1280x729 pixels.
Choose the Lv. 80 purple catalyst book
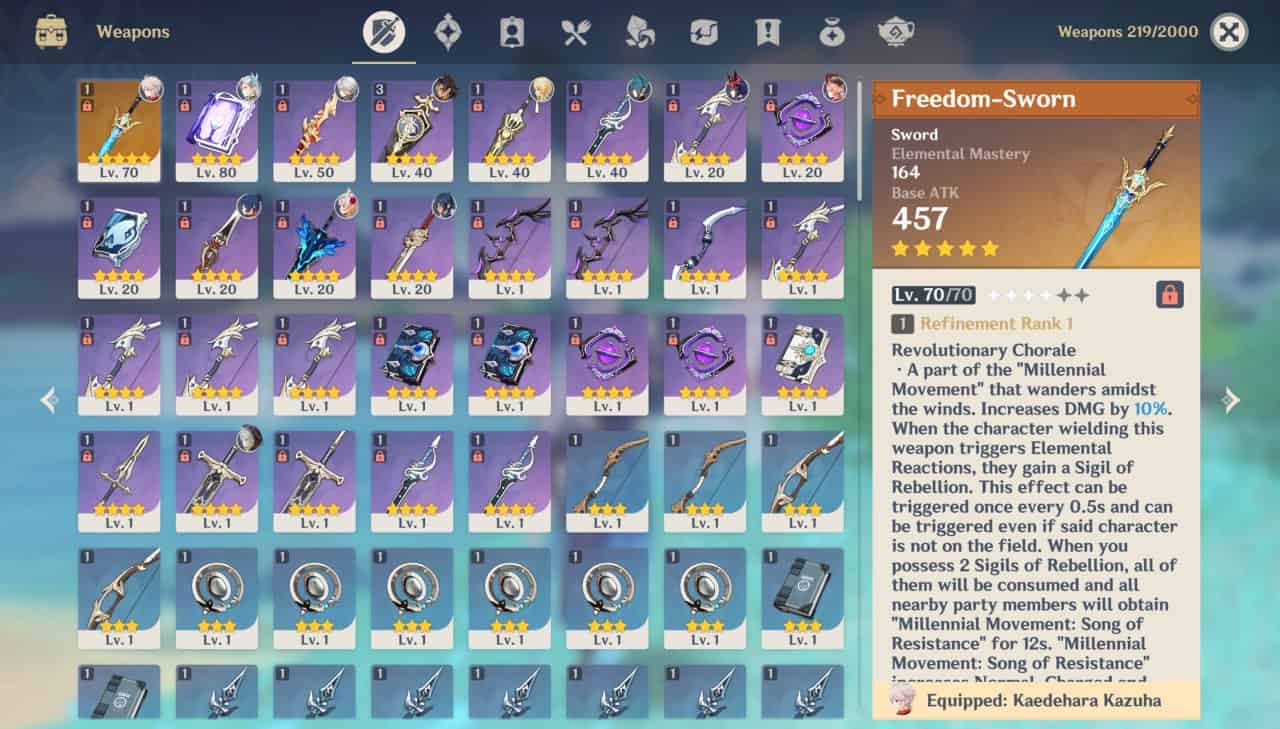216,130
